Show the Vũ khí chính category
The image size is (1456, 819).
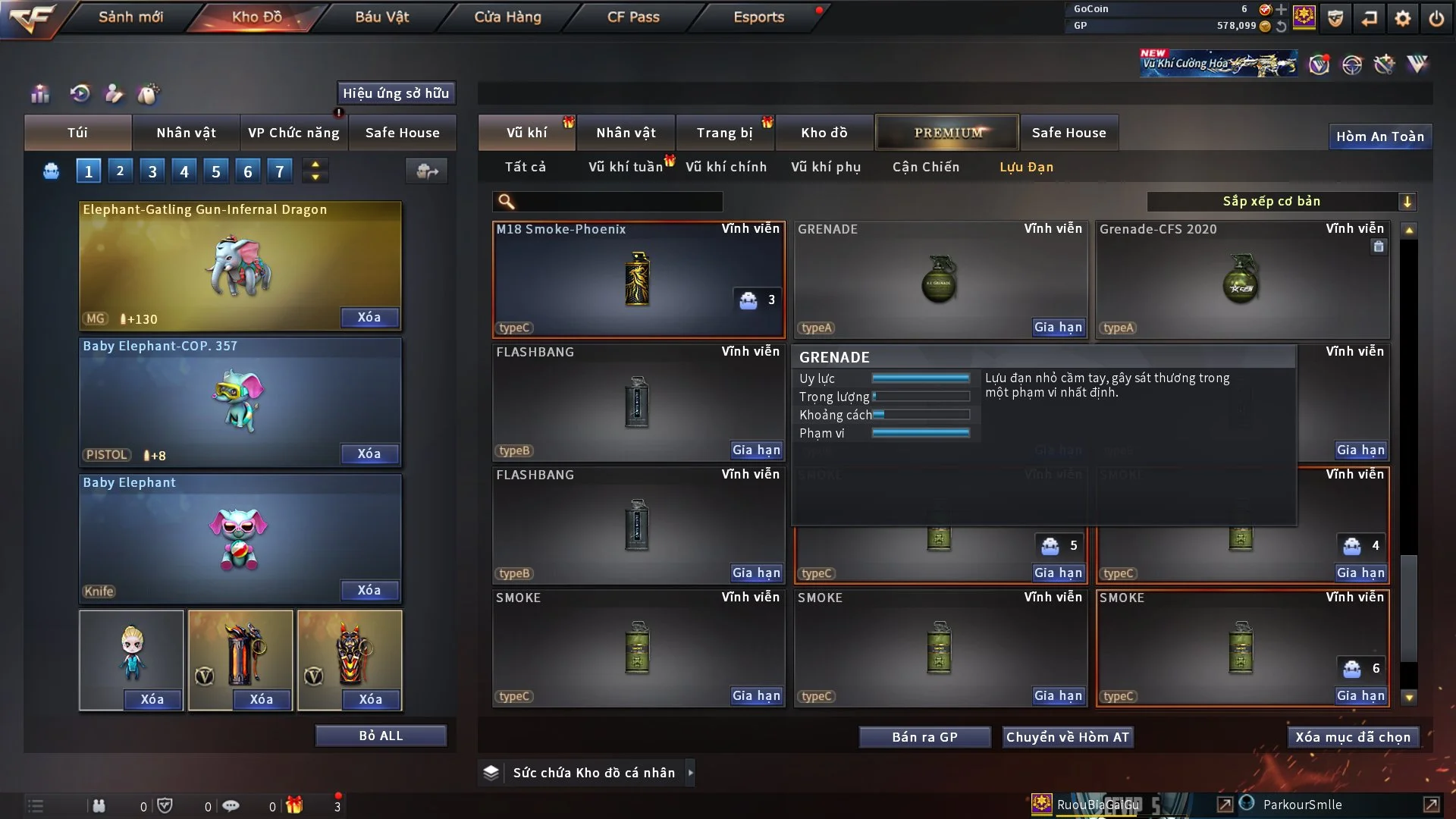726,167
